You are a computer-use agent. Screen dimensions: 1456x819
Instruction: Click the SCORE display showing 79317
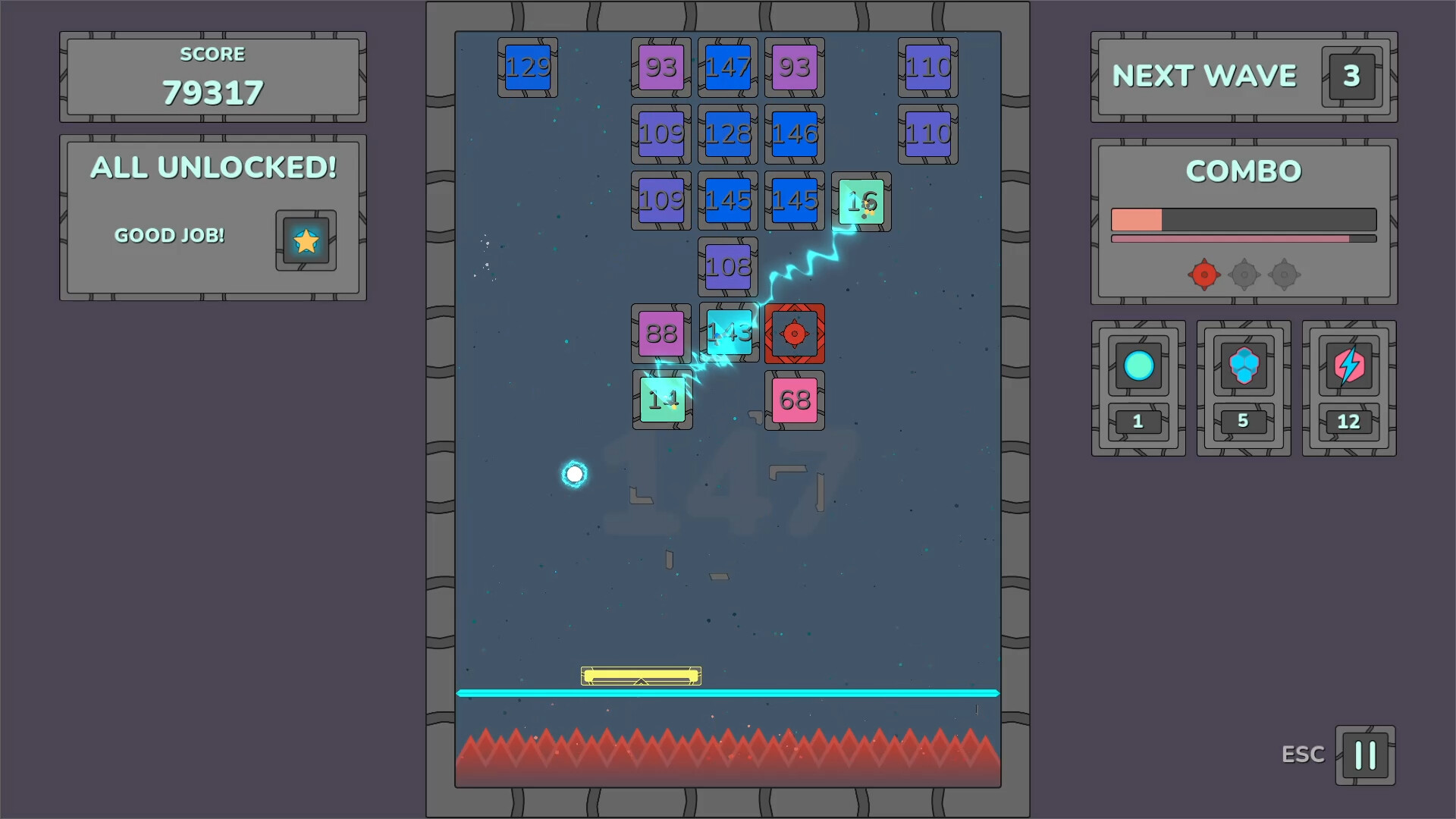tap(212, 91)
